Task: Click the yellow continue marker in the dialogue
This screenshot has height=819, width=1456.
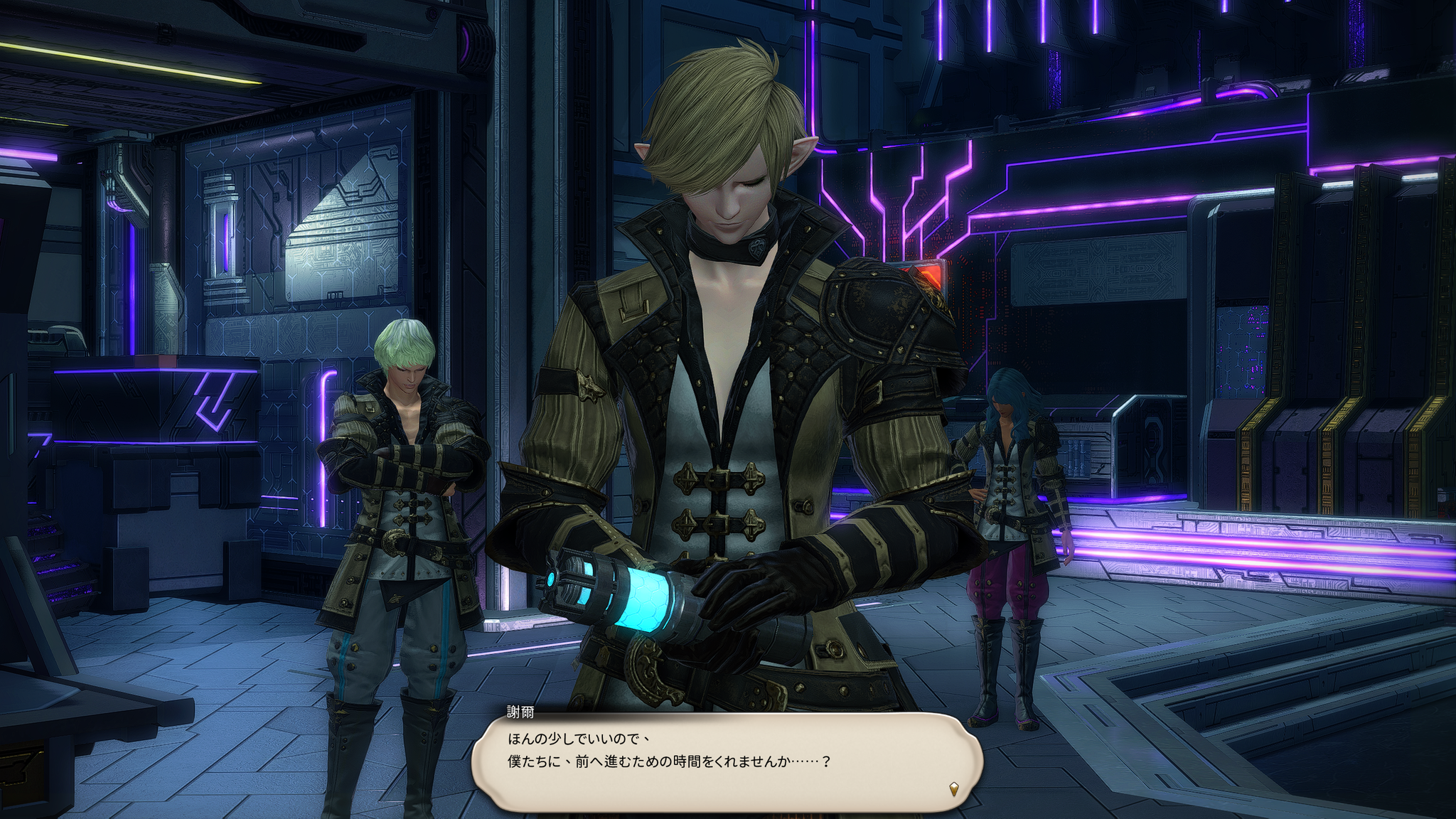Action: pyautogui.click(x=954, y=788)
